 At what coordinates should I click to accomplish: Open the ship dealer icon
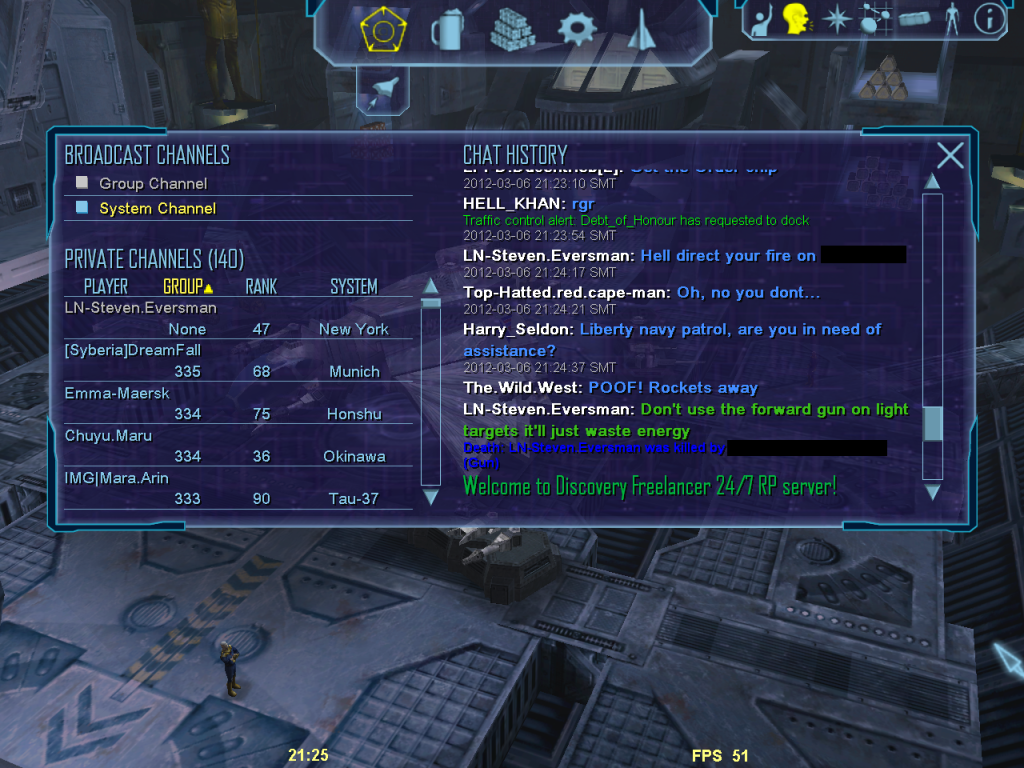point(640,30)
